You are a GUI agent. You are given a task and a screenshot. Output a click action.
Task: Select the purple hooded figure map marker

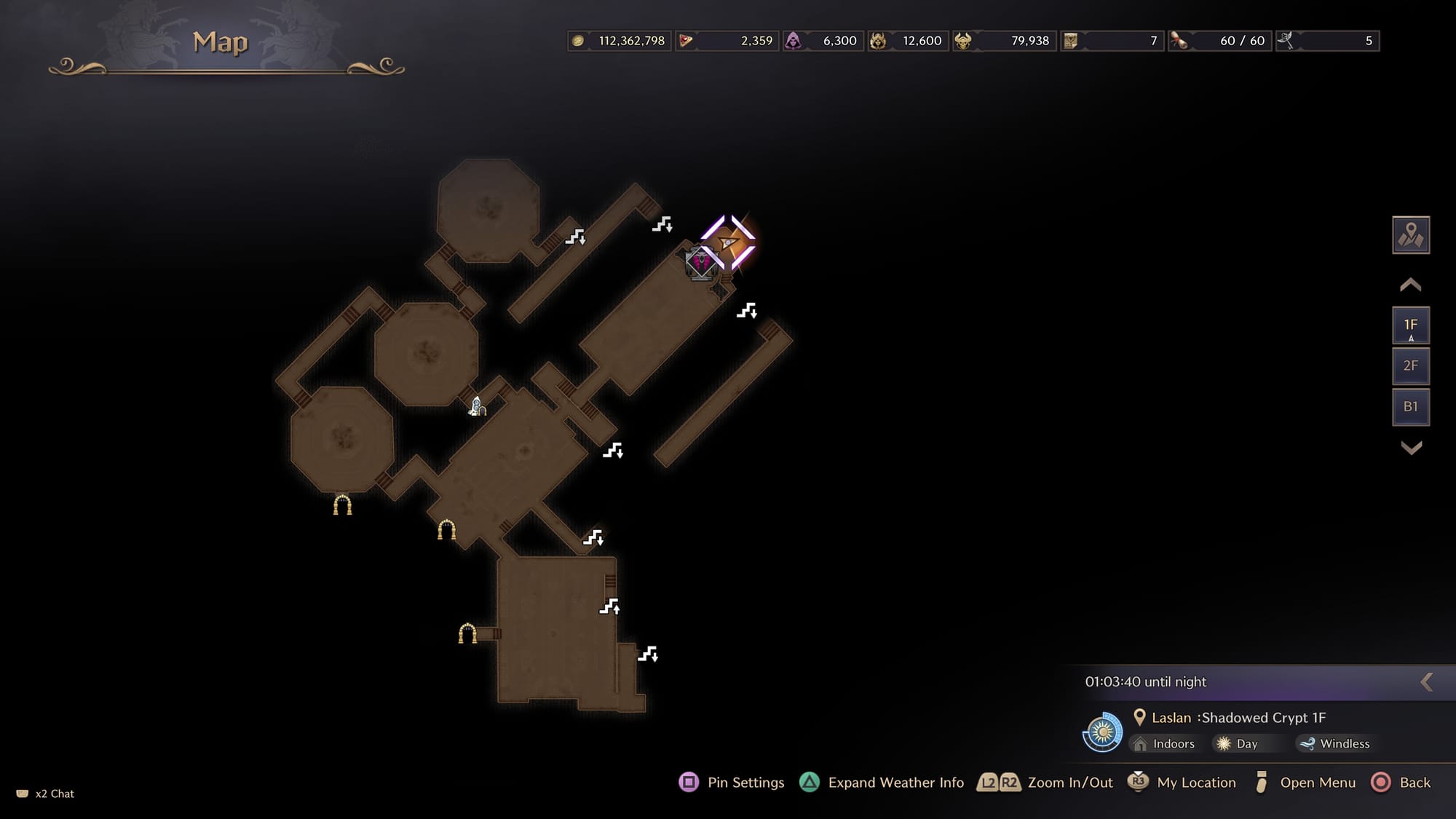click(x=701, y=263)
